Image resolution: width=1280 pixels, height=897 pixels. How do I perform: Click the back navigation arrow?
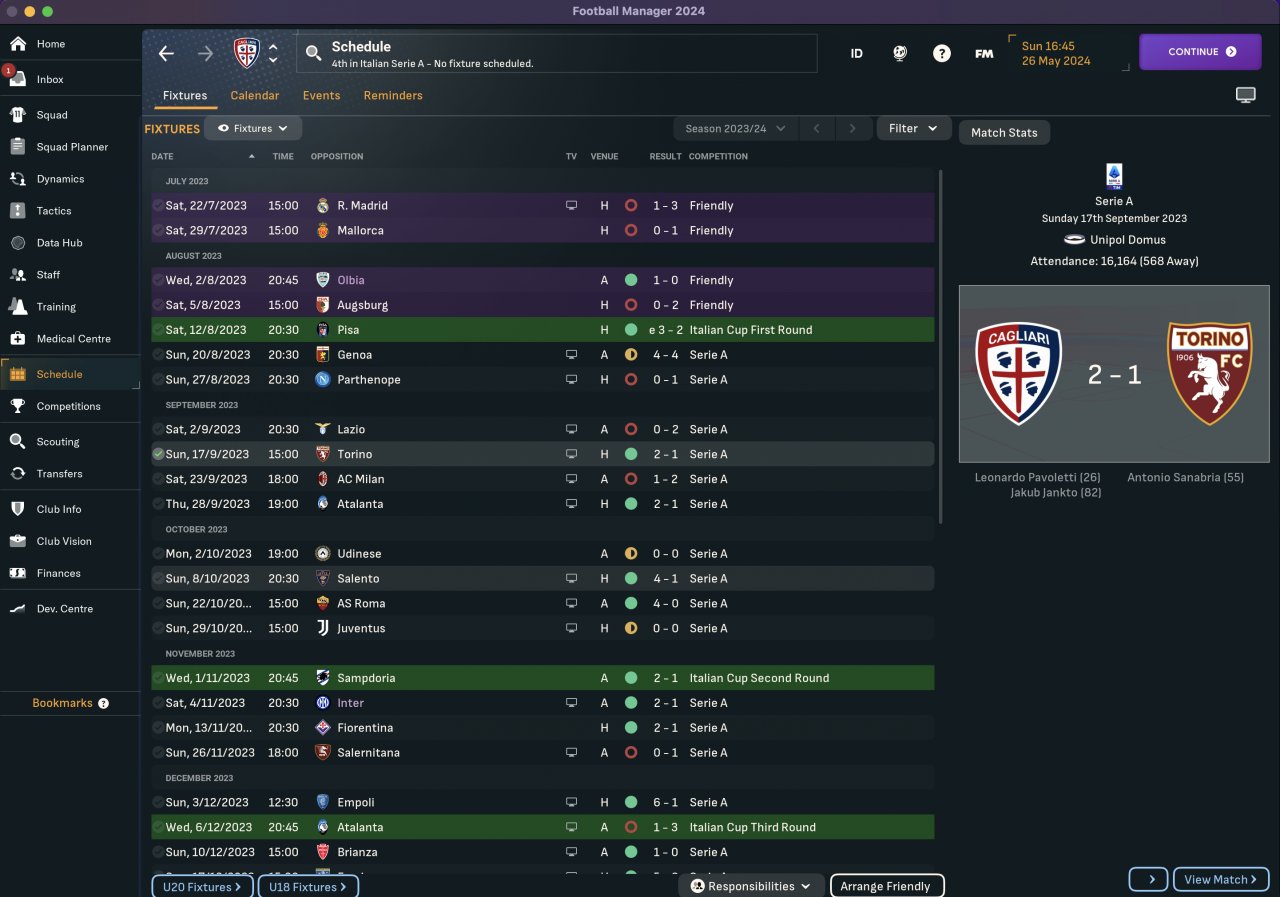tap(166, 54)
